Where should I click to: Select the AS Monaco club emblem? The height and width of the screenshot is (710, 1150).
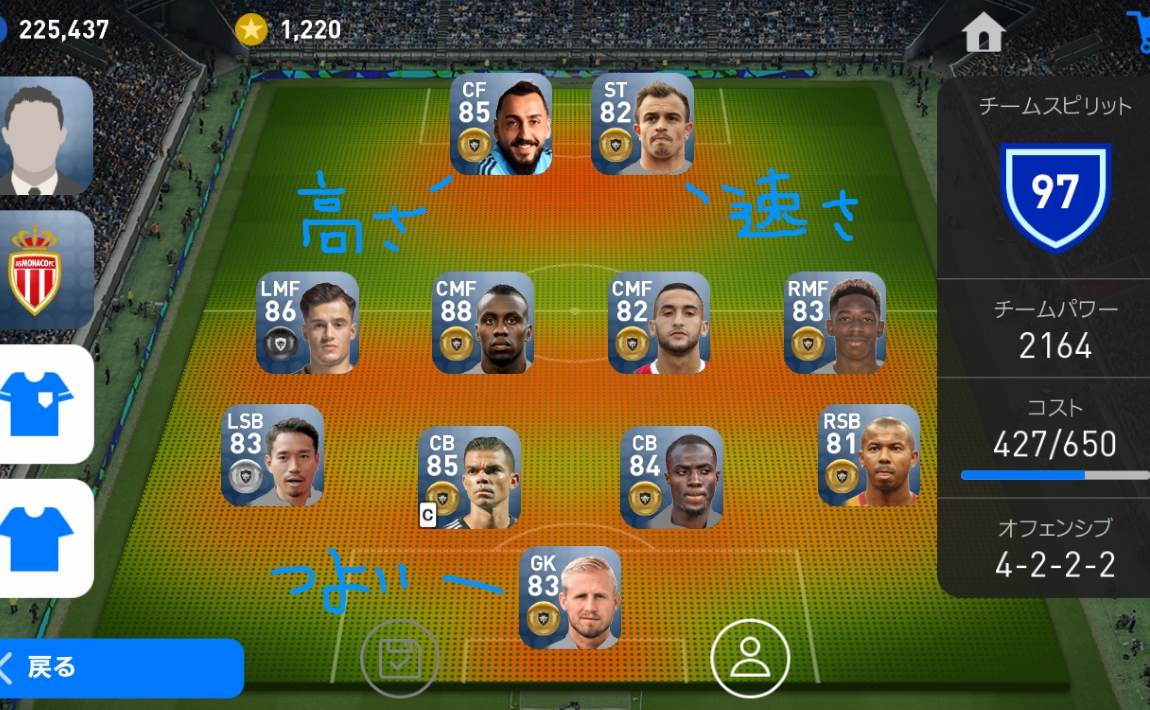coord(43,271)
